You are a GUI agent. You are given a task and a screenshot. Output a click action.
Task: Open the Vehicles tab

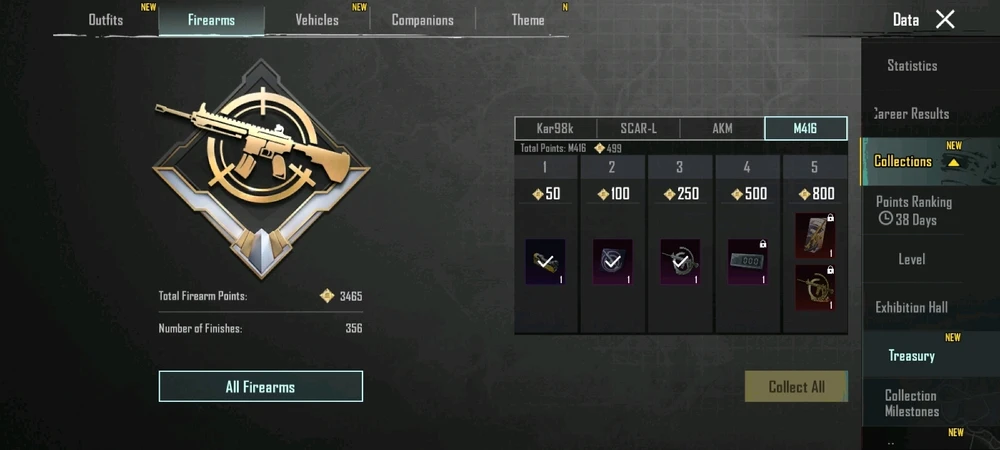click(317, 20)
